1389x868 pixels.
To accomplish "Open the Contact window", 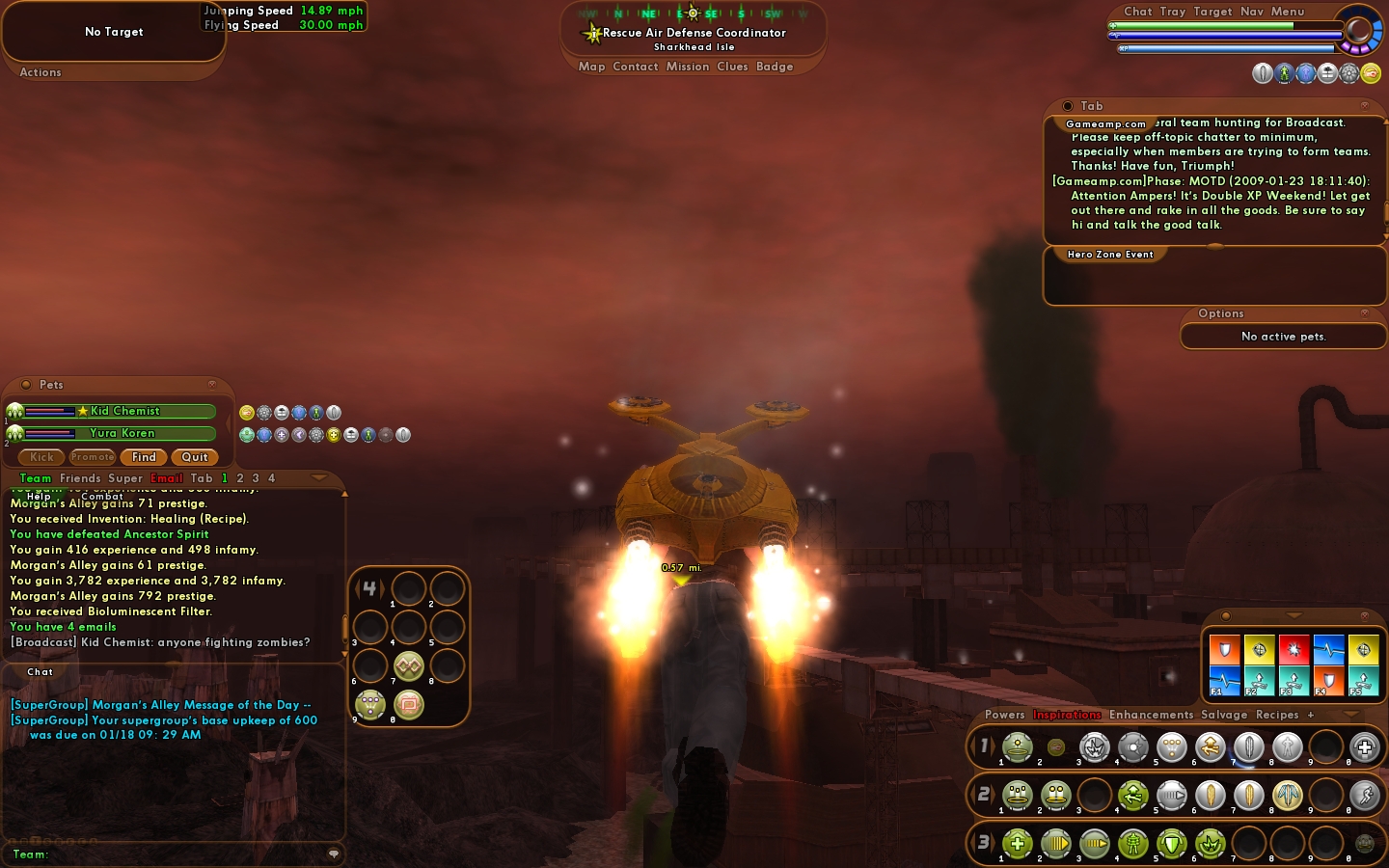I will point(635,67).
